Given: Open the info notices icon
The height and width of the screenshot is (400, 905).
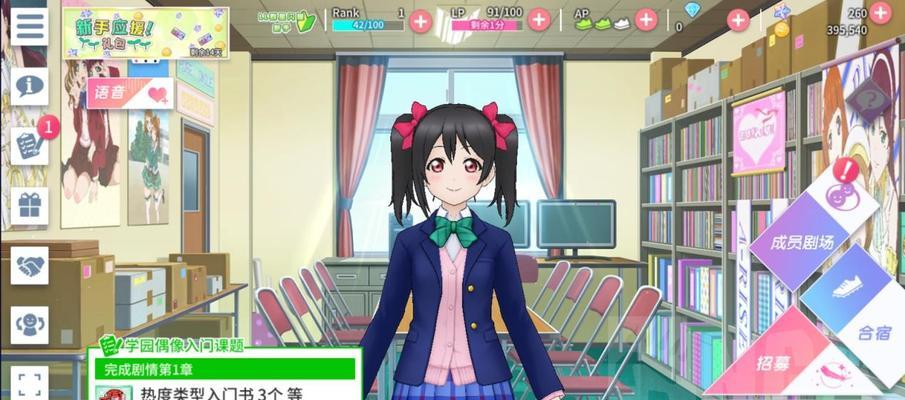Looking at the screenshot, I should 30,85.
